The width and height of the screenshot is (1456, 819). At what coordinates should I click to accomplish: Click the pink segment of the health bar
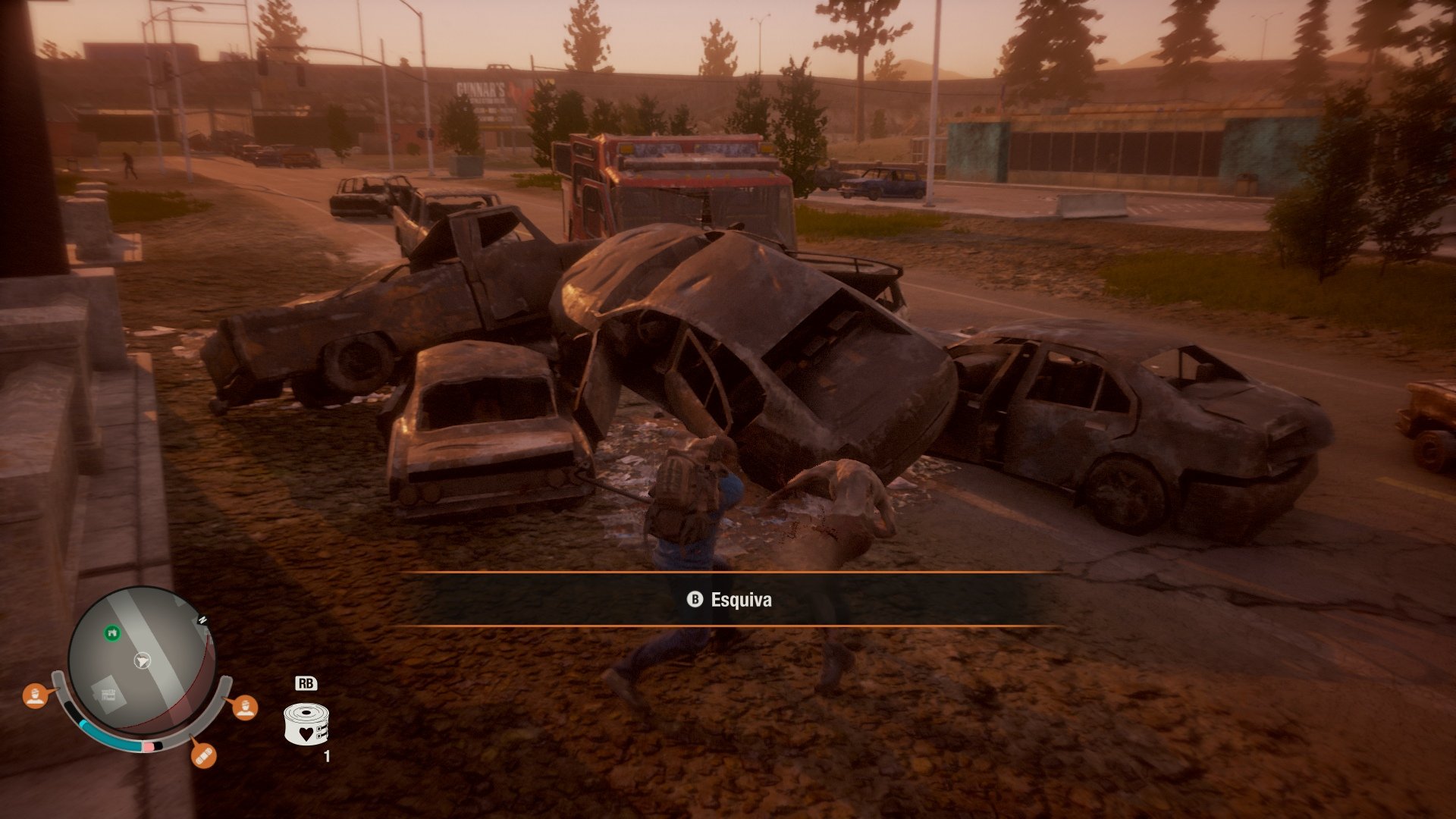click(x=149, y=746)
